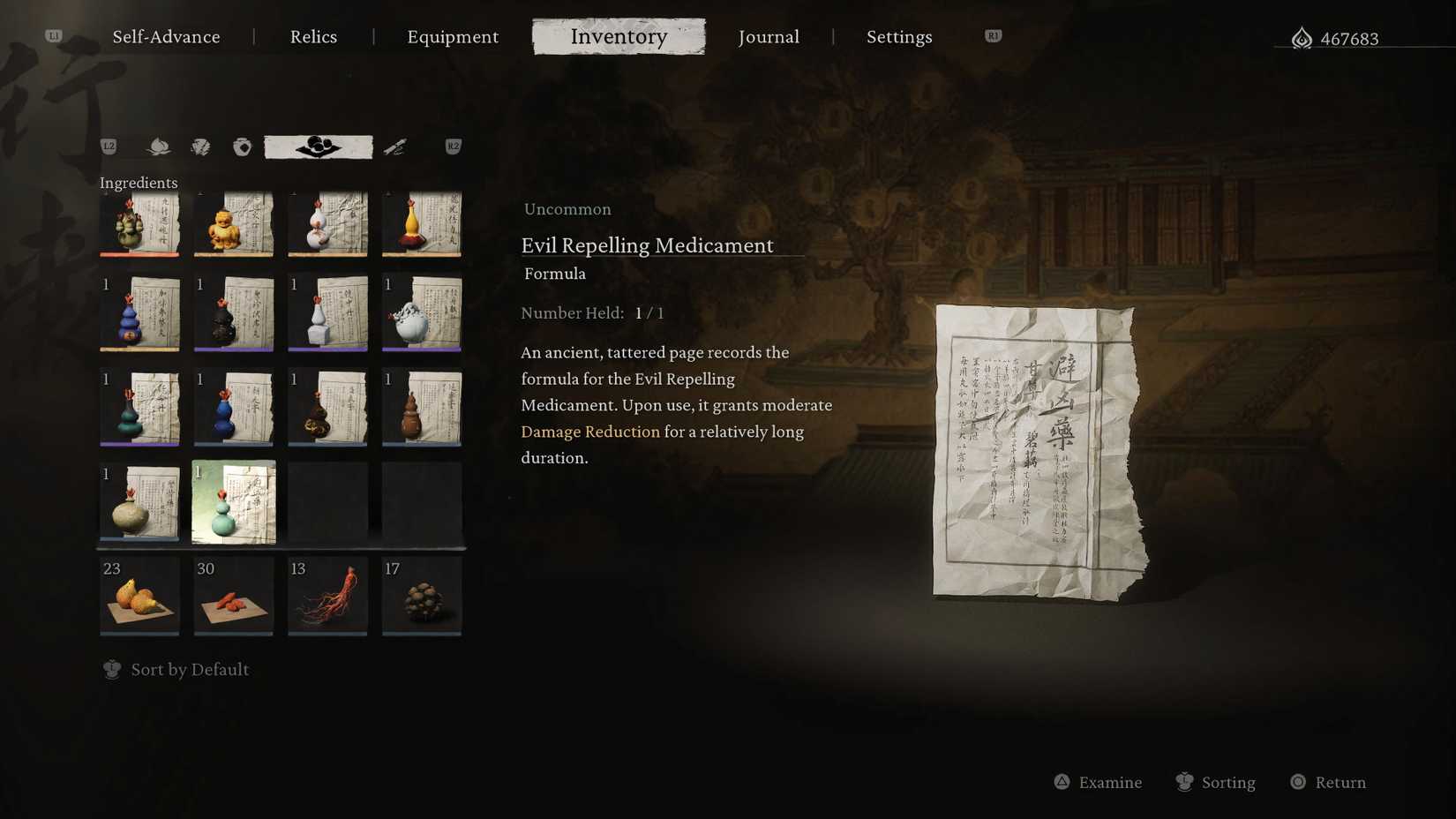Click the L1 indicator beside Self-Advance
1456x819 pixels.
pyautogui.click(x=55, y=36)
